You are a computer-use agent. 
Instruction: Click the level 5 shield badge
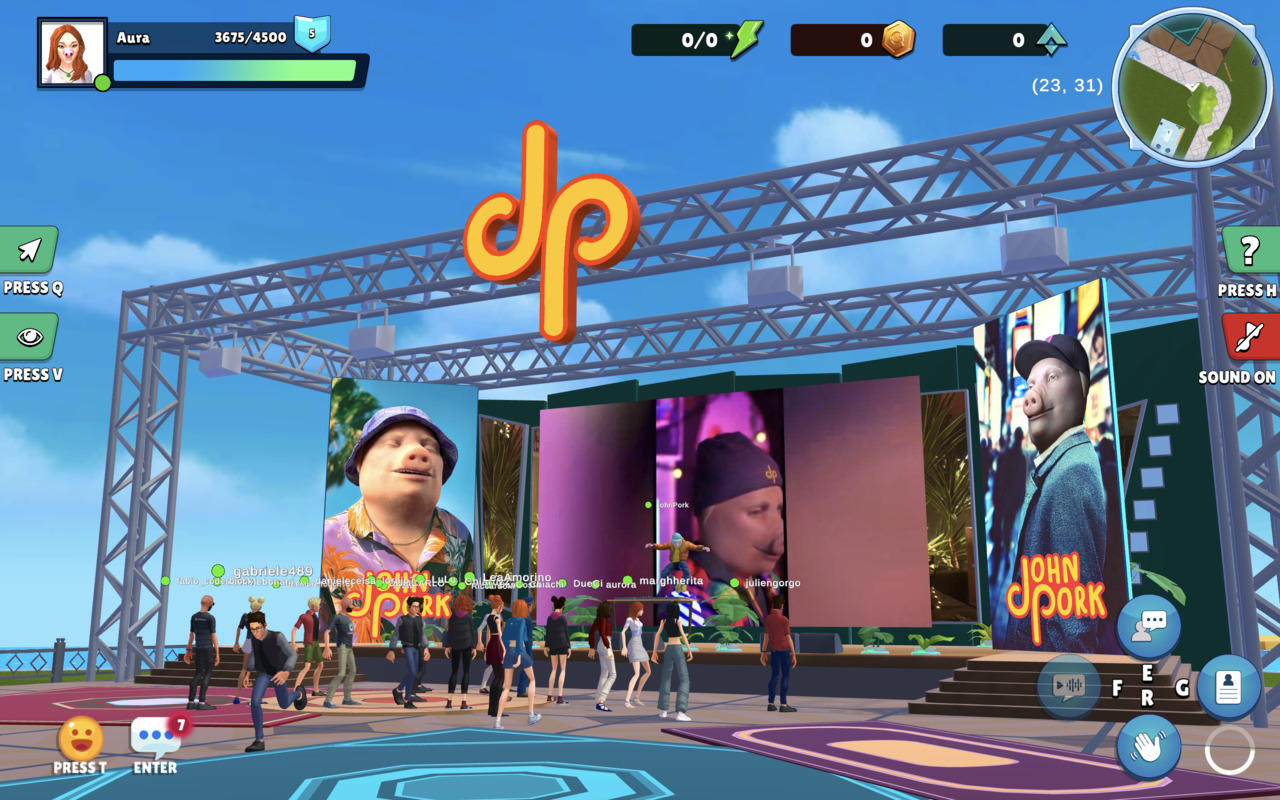click(x=312, y=34)
